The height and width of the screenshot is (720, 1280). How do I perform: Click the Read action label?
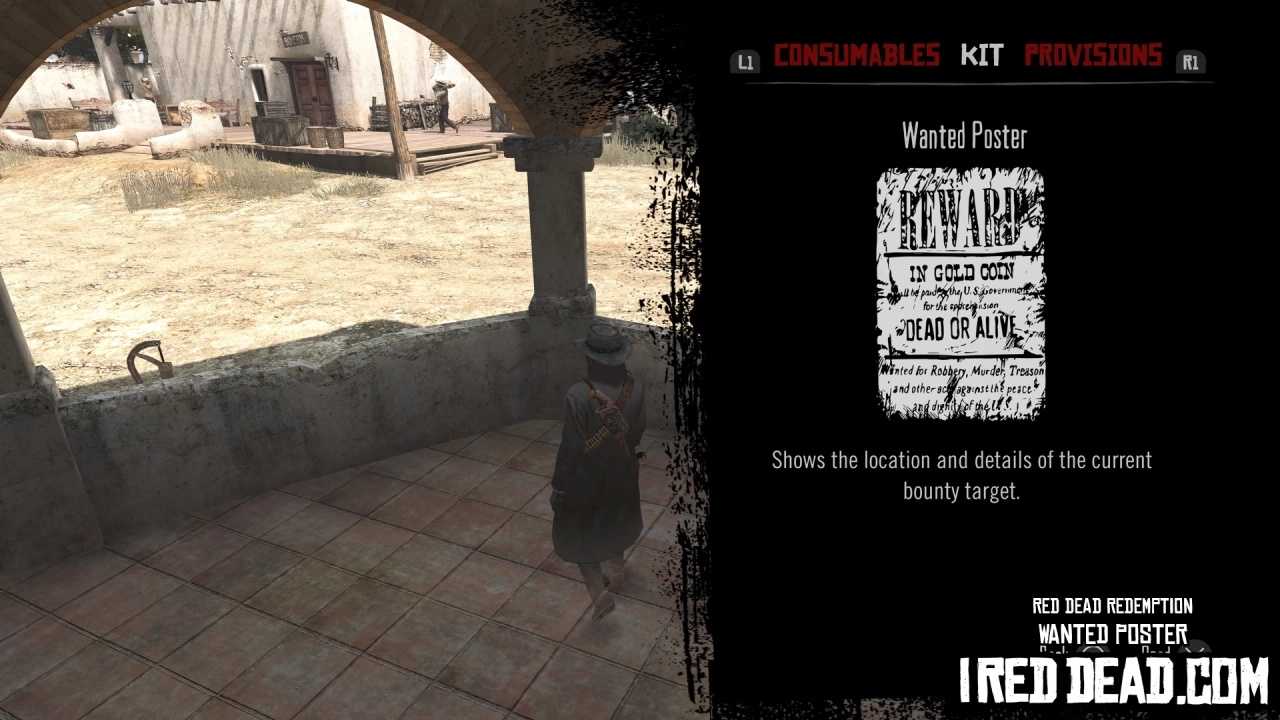click(1156, 652)
